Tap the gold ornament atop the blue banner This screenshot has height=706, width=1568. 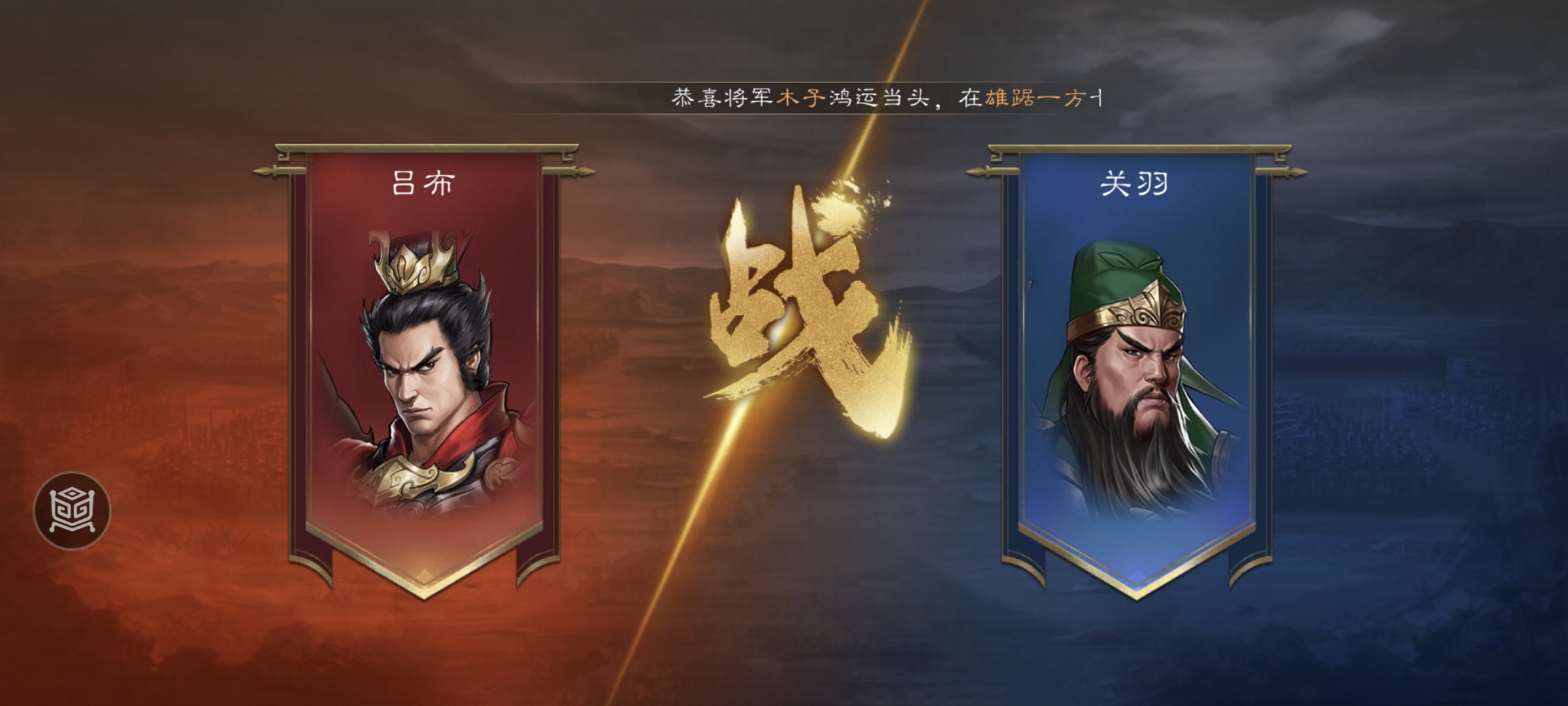coord(1140,149)
